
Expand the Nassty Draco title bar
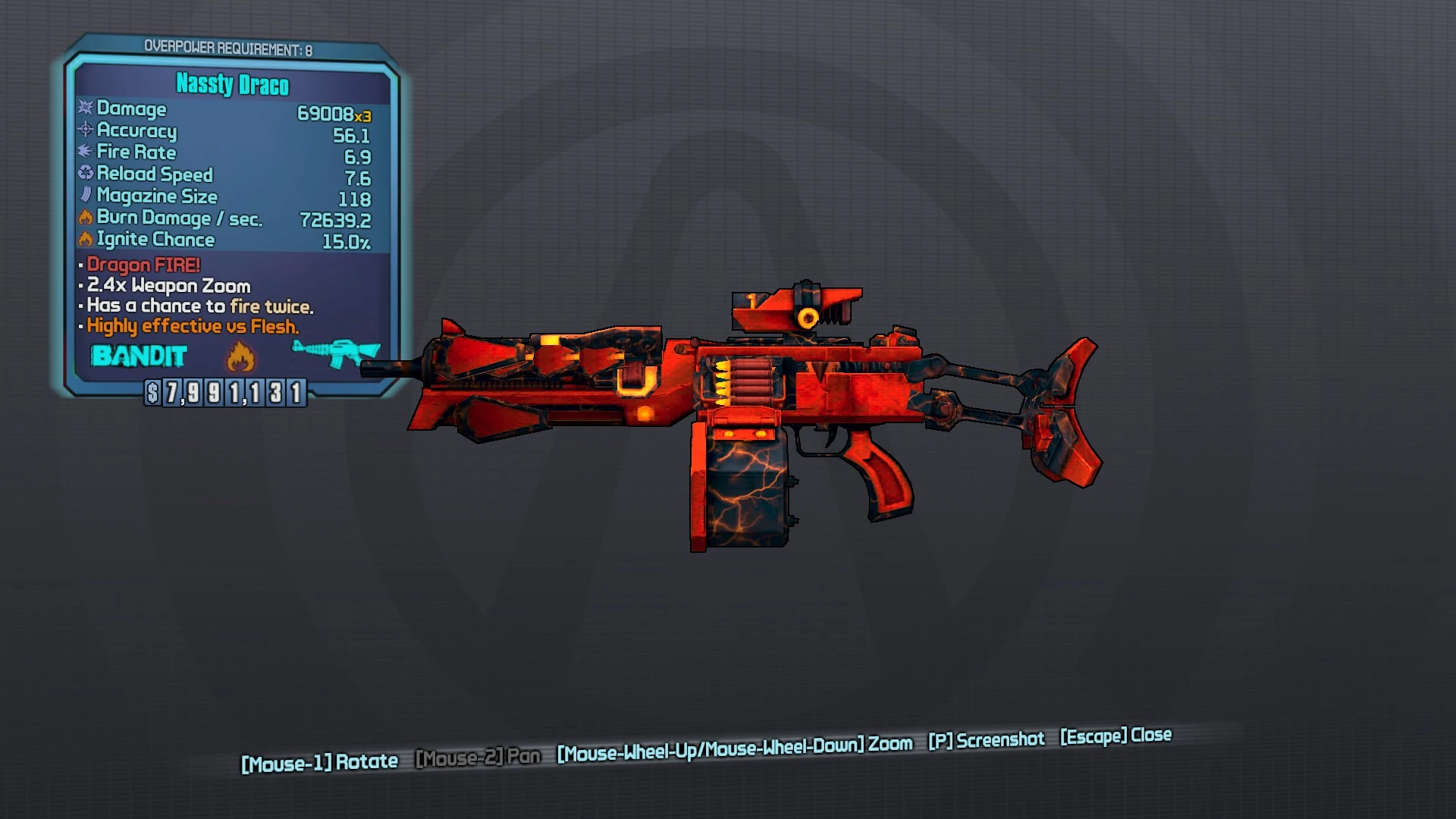click(x=231, y=85)
